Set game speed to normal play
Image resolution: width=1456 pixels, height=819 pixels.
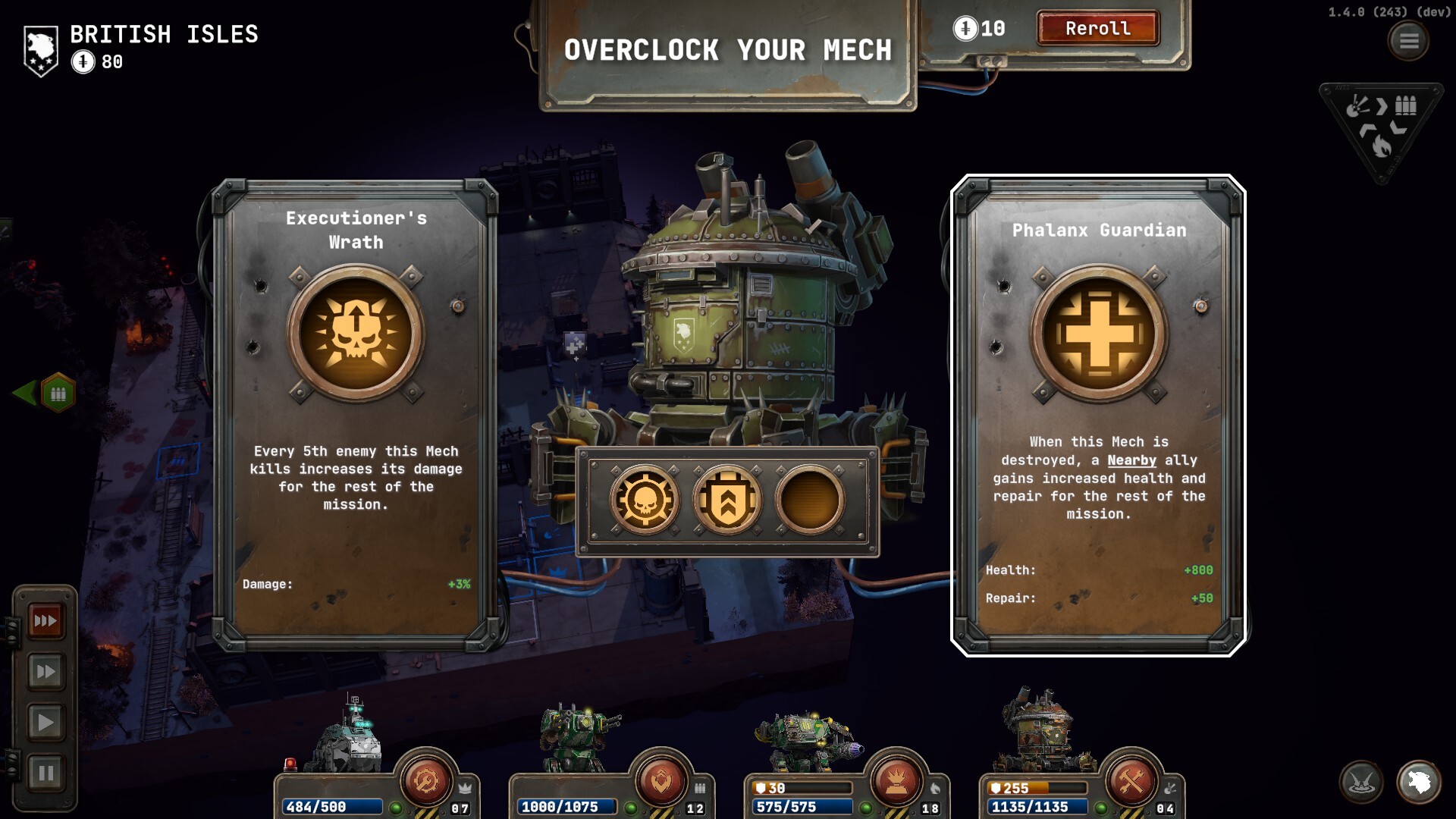(45, 723)
